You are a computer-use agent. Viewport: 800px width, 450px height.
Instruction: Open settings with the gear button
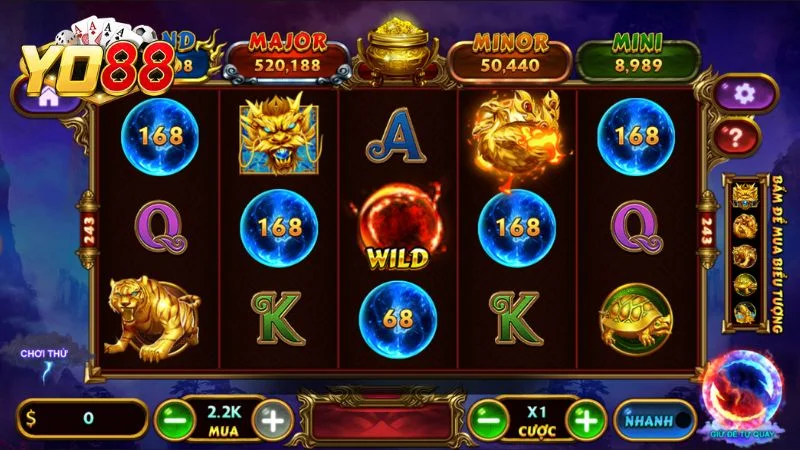point(742,94)
